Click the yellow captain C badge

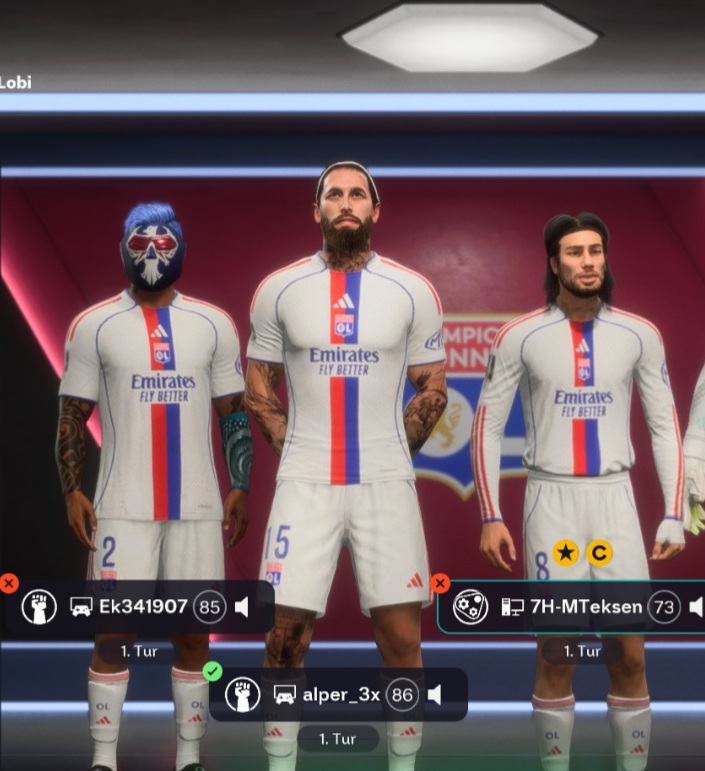[x=599, y=552]
